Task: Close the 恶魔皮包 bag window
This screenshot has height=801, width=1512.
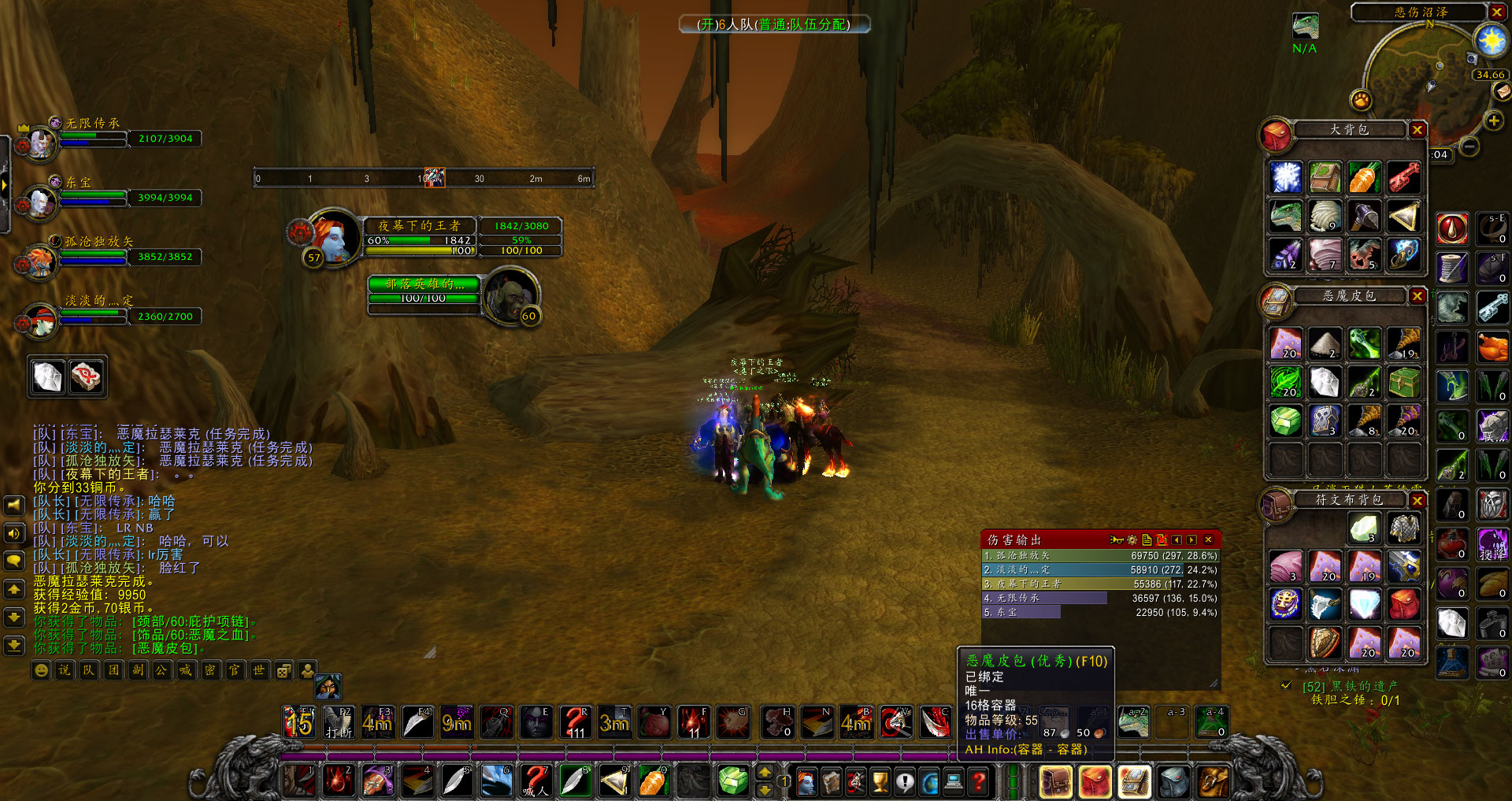Action: [1417, 296]
